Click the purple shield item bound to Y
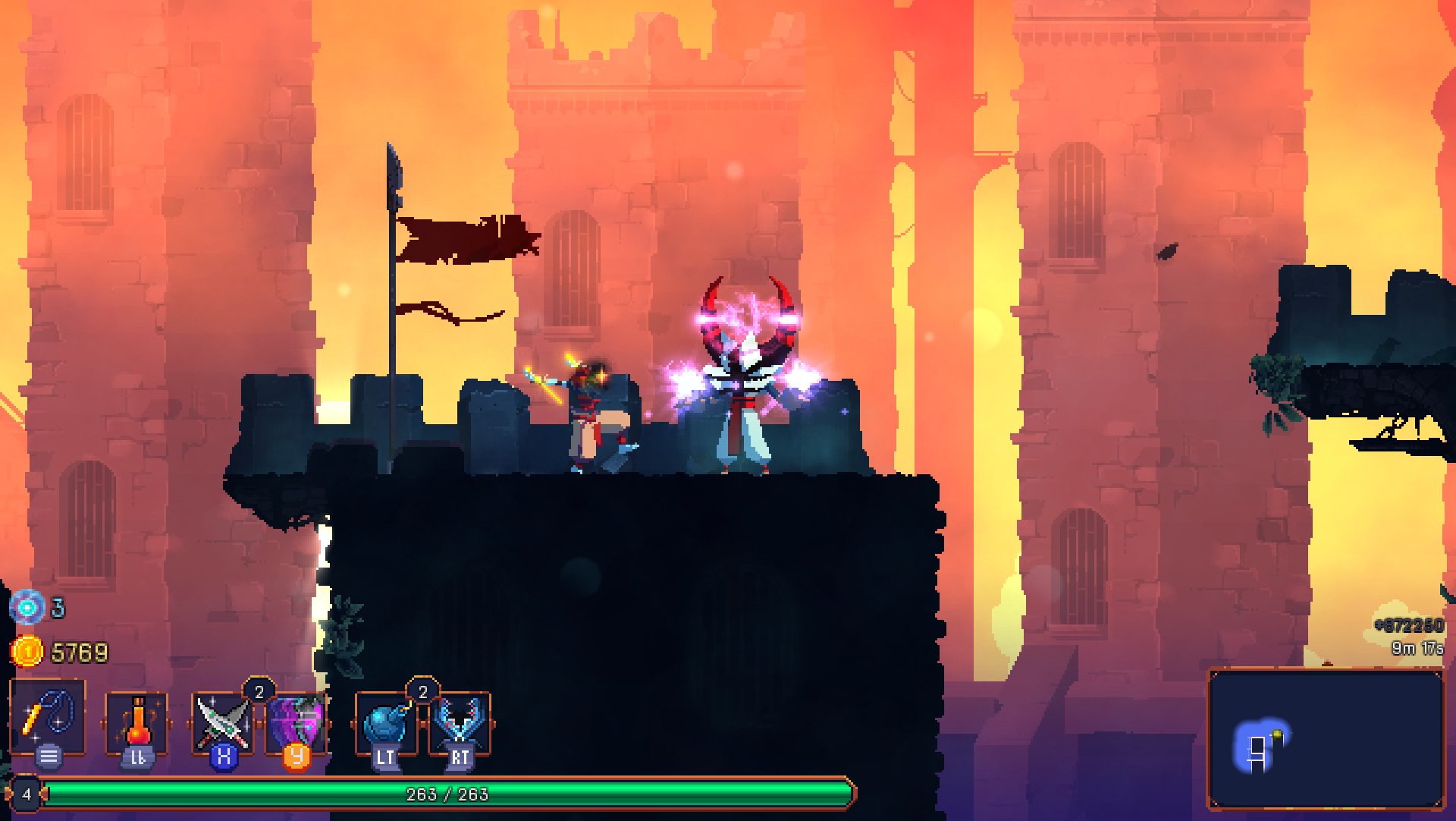Viewport: 1456px width, 821px height. pyautogui.click(x=298, y=721)
